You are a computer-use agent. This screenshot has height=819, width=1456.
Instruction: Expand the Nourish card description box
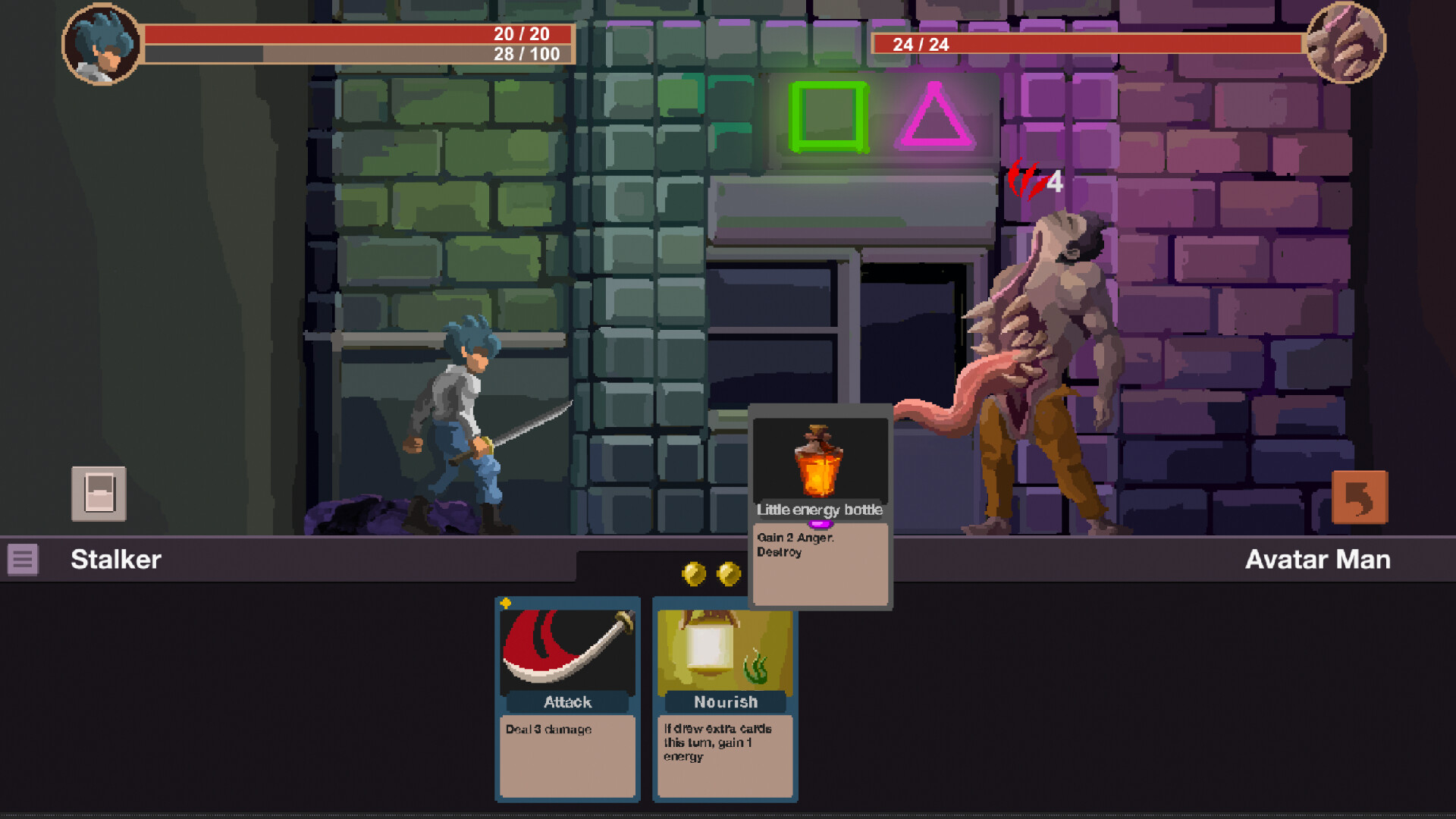coord(724,755)
